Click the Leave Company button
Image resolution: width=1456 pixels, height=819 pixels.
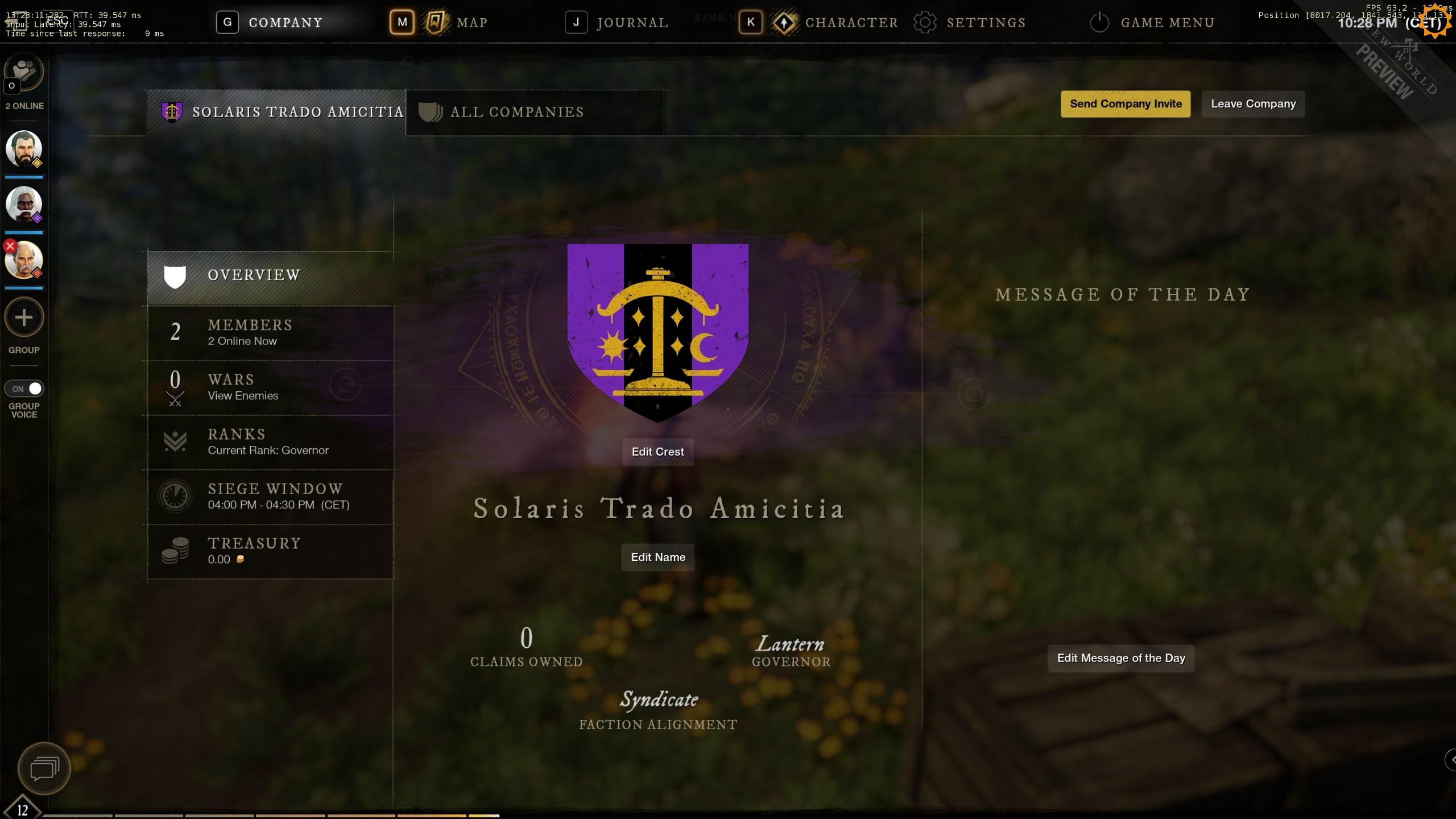pyautogui.click(x=1253, y=104)
